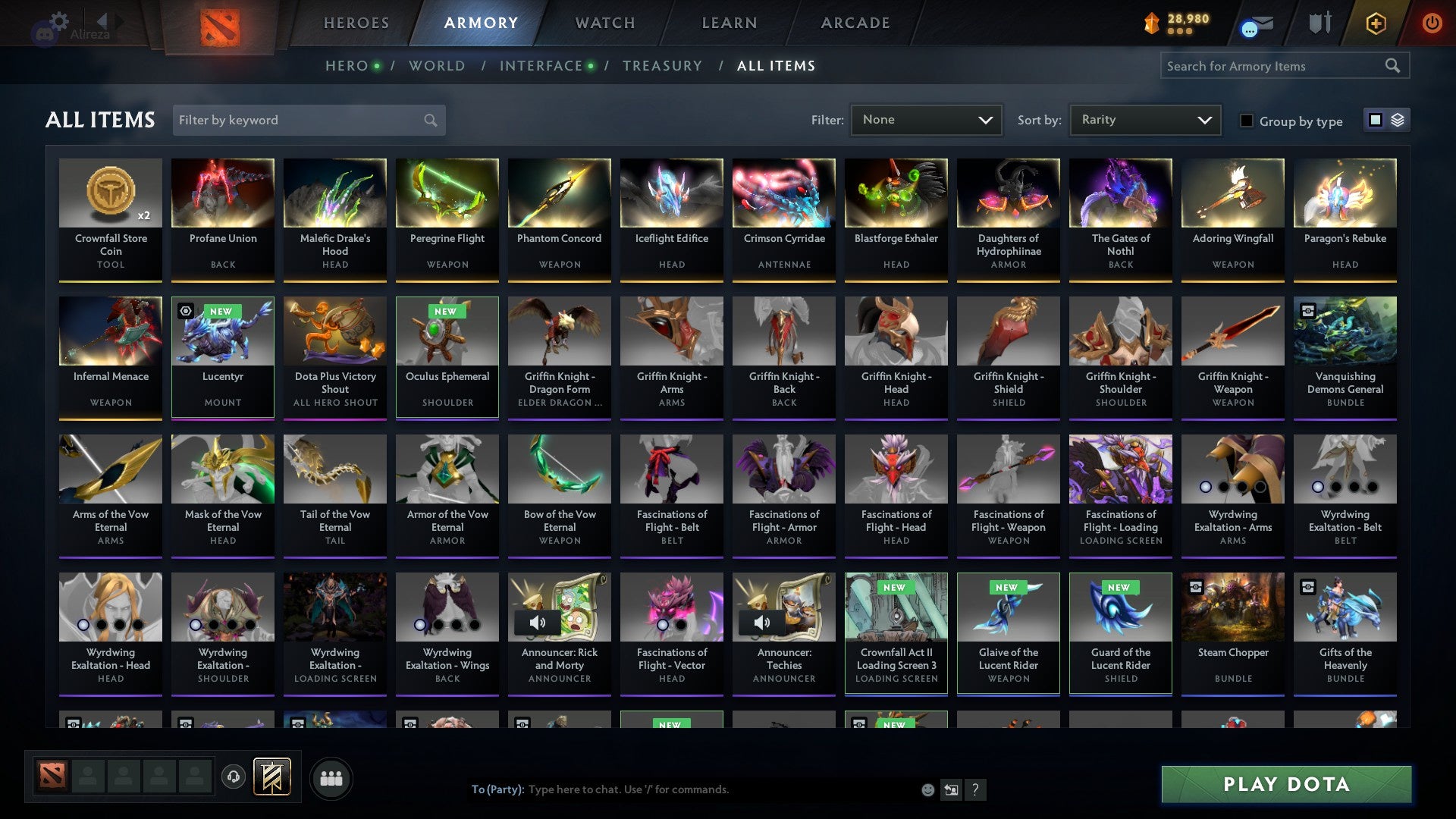The width and height of the screenshot is (1456, 819).
Task: Switch to stacked list view using layers icon
Action: [x=1396, y=120]
